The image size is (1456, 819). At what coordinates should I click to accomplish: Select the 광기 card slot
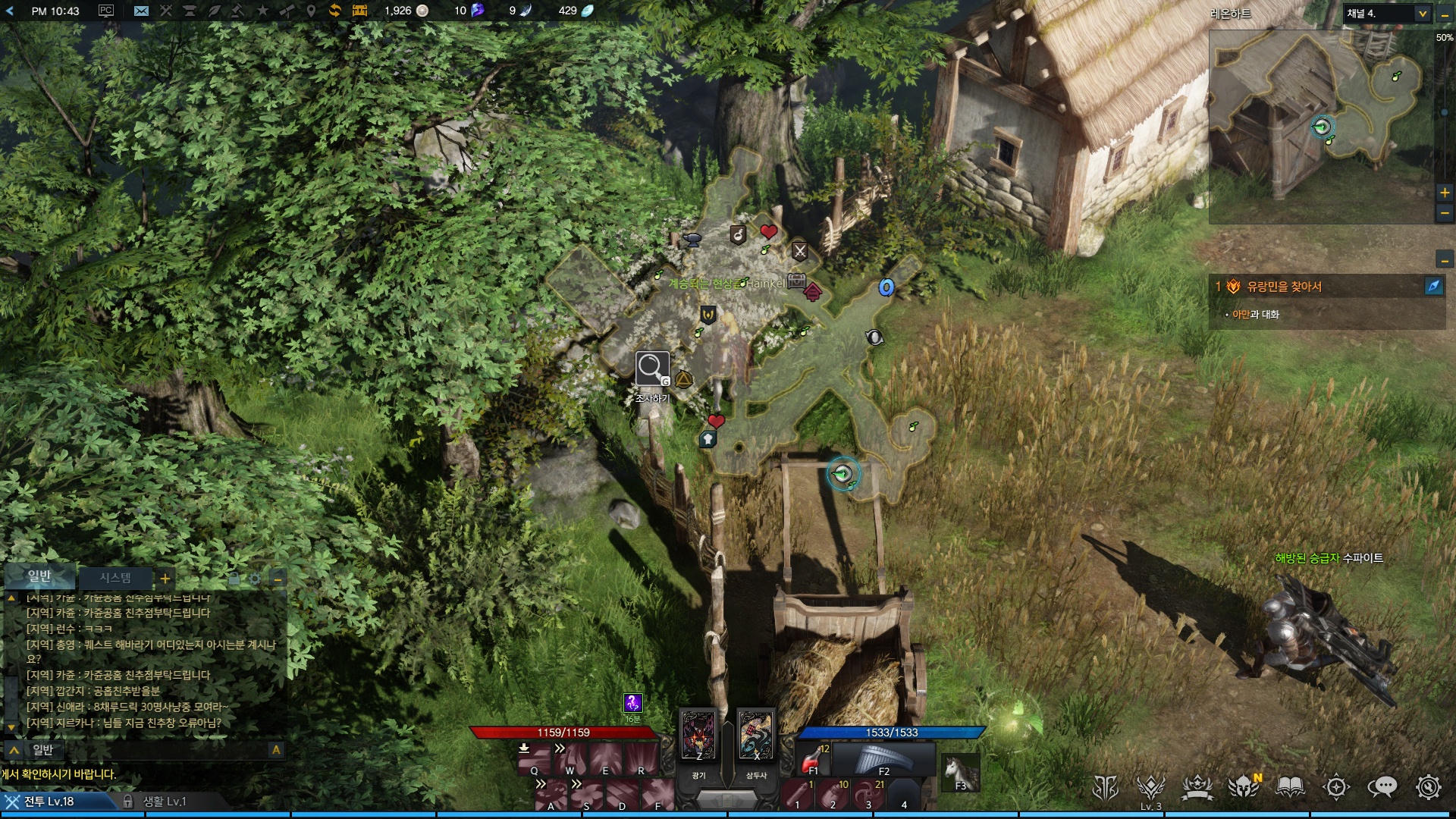click(698, 736)
